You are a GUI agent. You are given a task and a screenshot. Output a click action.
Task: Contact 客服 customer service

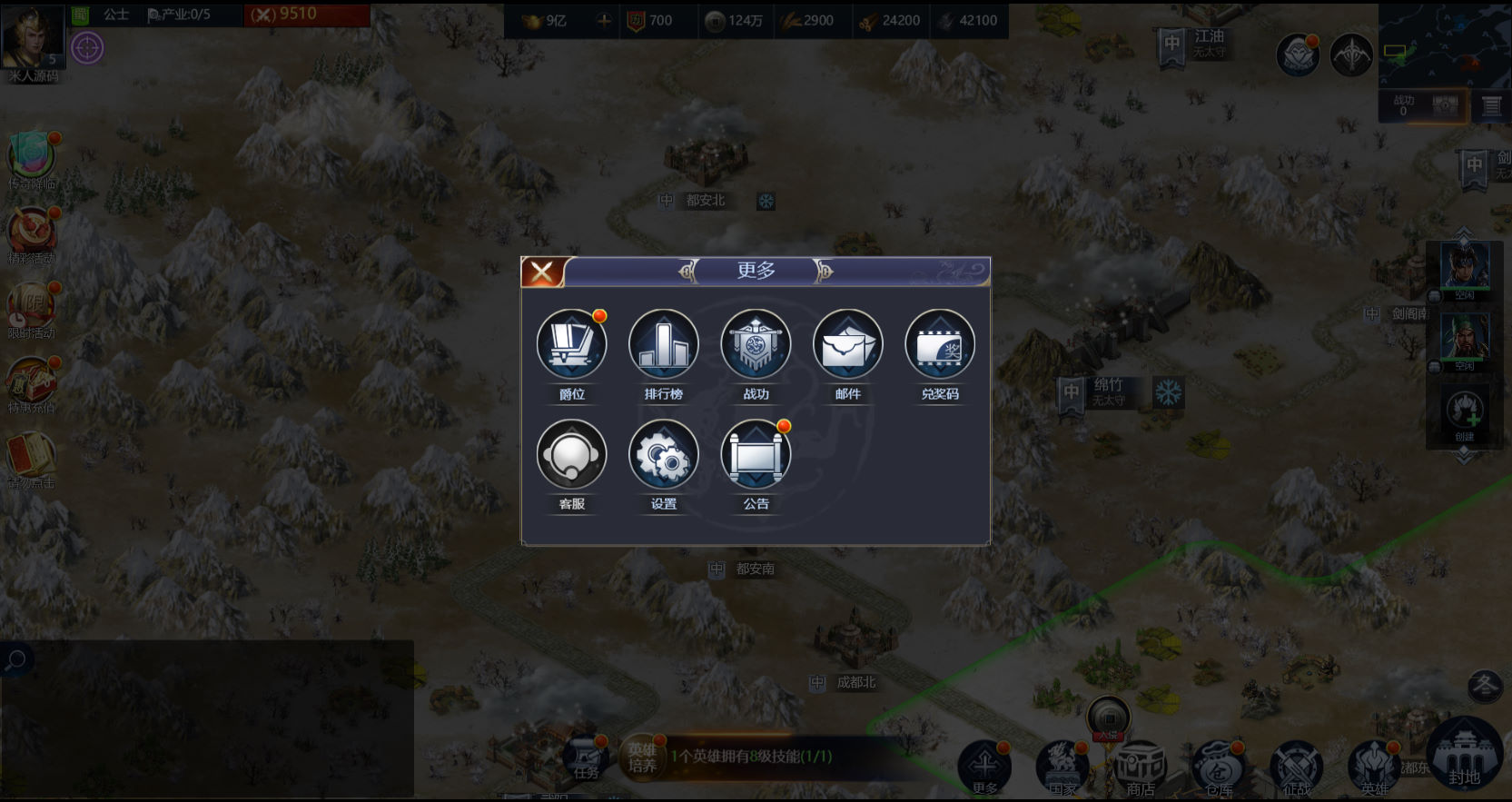pyautogui.click(x=572, y=454)
